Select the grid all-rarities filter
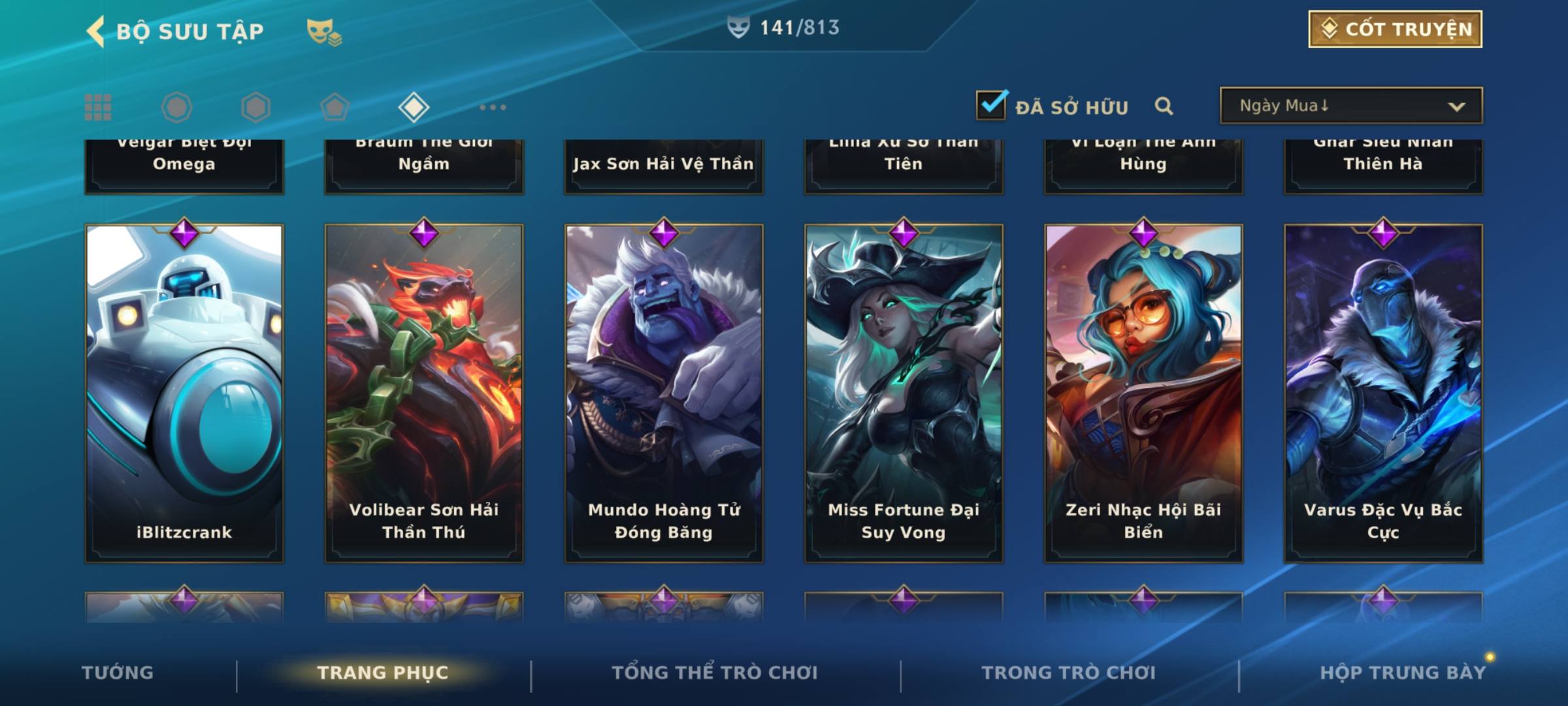The width and height of the screenshot is (1568, 706). click(x=98, y=107)
